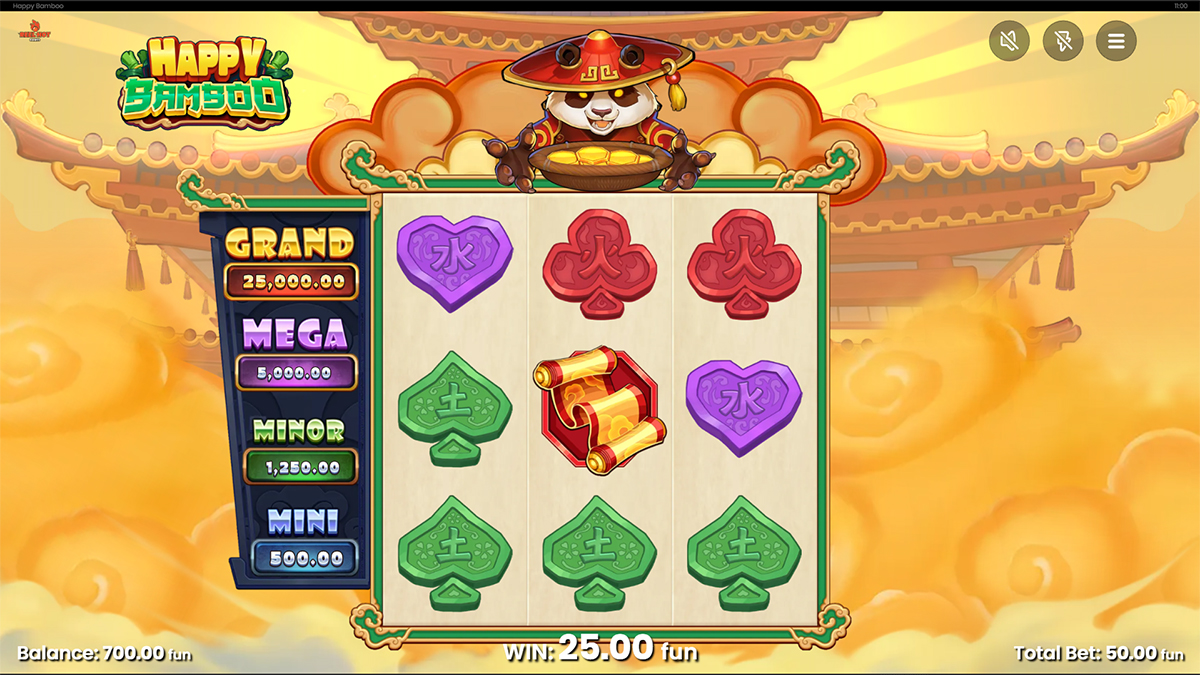This screenshot has width=1200, height=675.
Task: Toggle the crossed-out lightning turbo button
Action: tap(1063, 41)
